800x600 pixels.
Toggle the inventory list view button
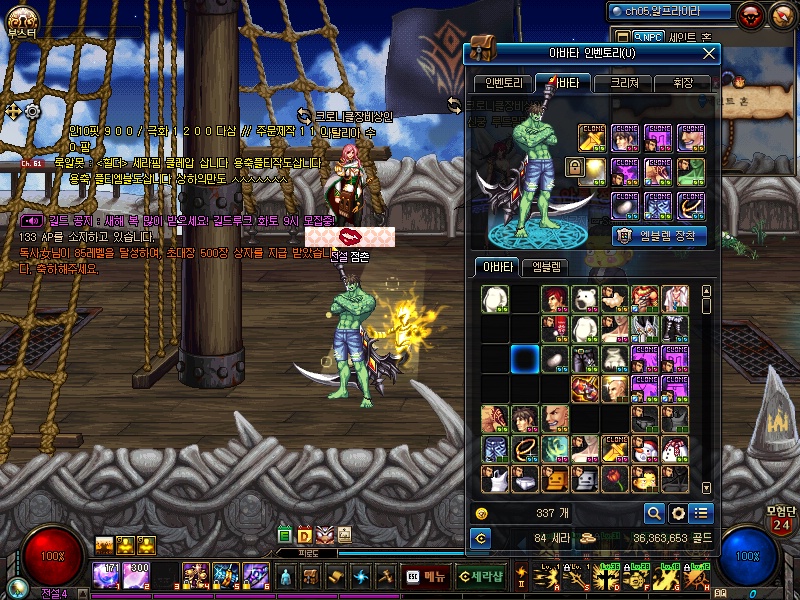(x=701, y=513)
